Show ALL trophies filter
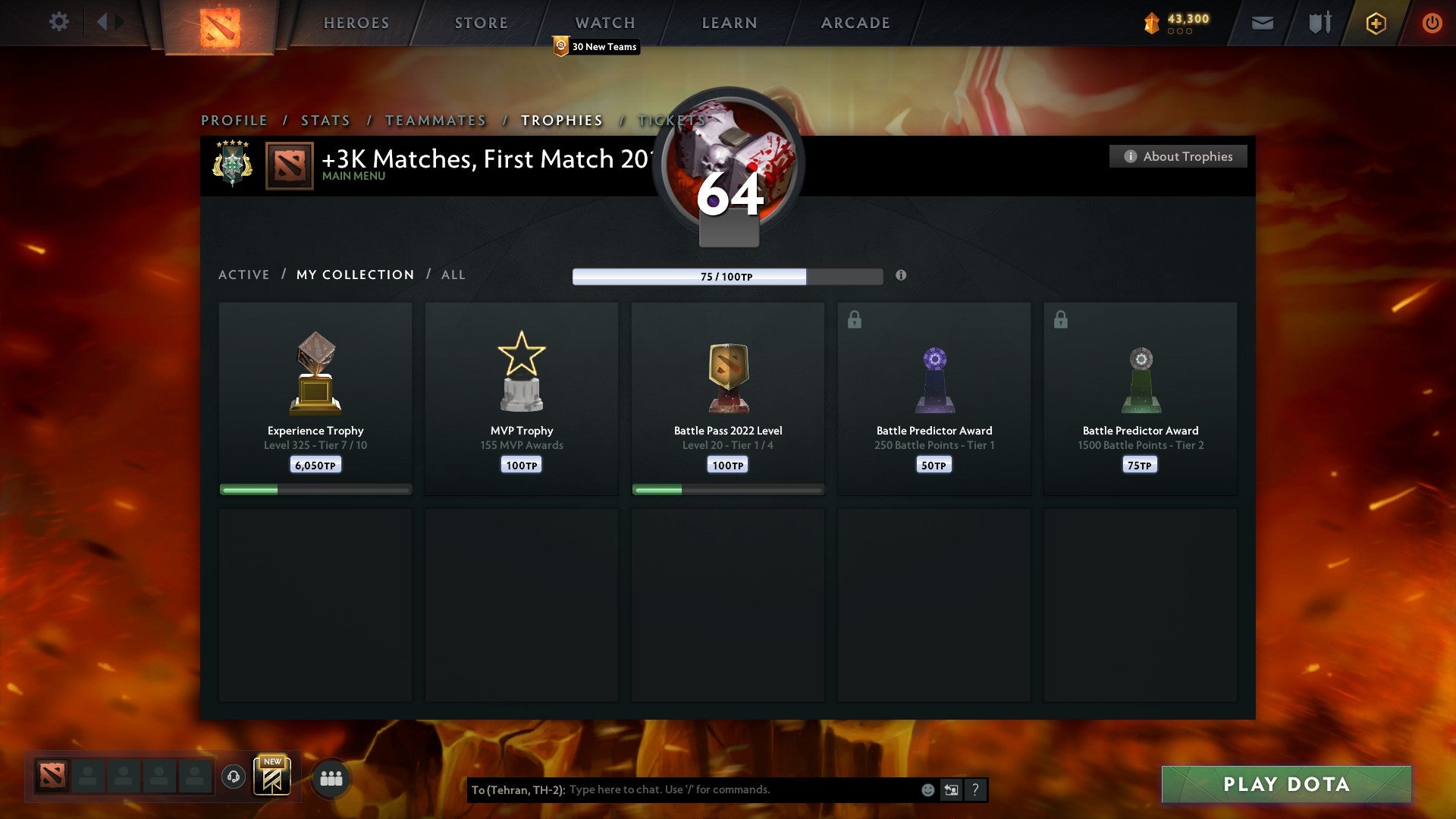Screen dimensions: 1456x819 (x=453, y=275)
